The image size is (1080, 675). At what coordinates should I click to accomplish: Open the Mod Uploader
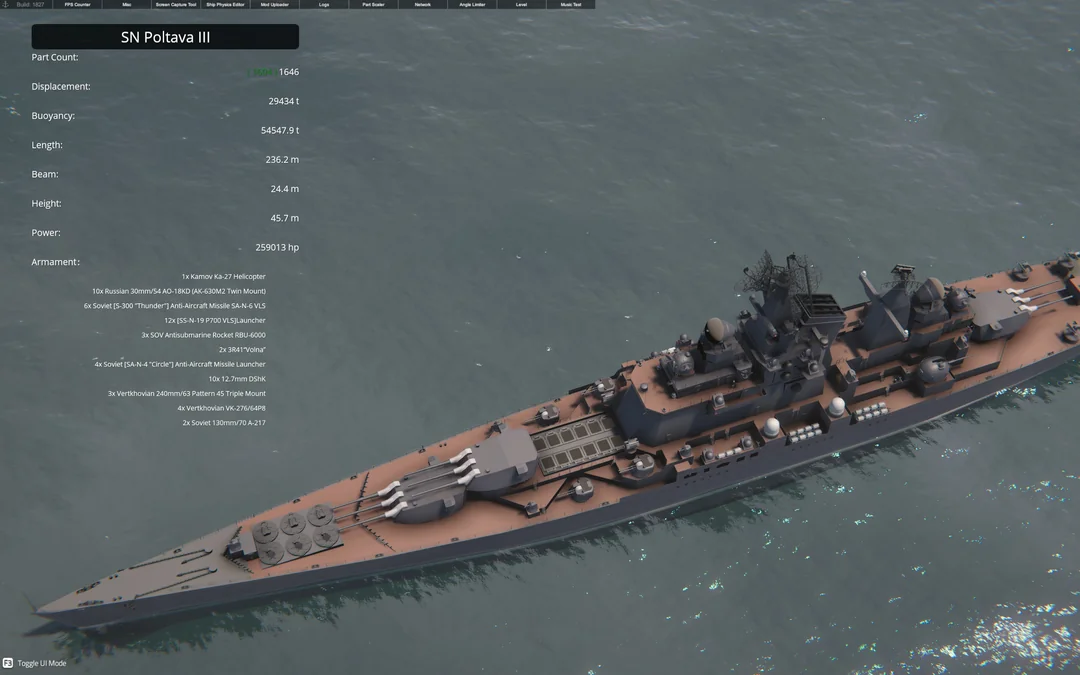pyautogui.click(x=275, y=5)
